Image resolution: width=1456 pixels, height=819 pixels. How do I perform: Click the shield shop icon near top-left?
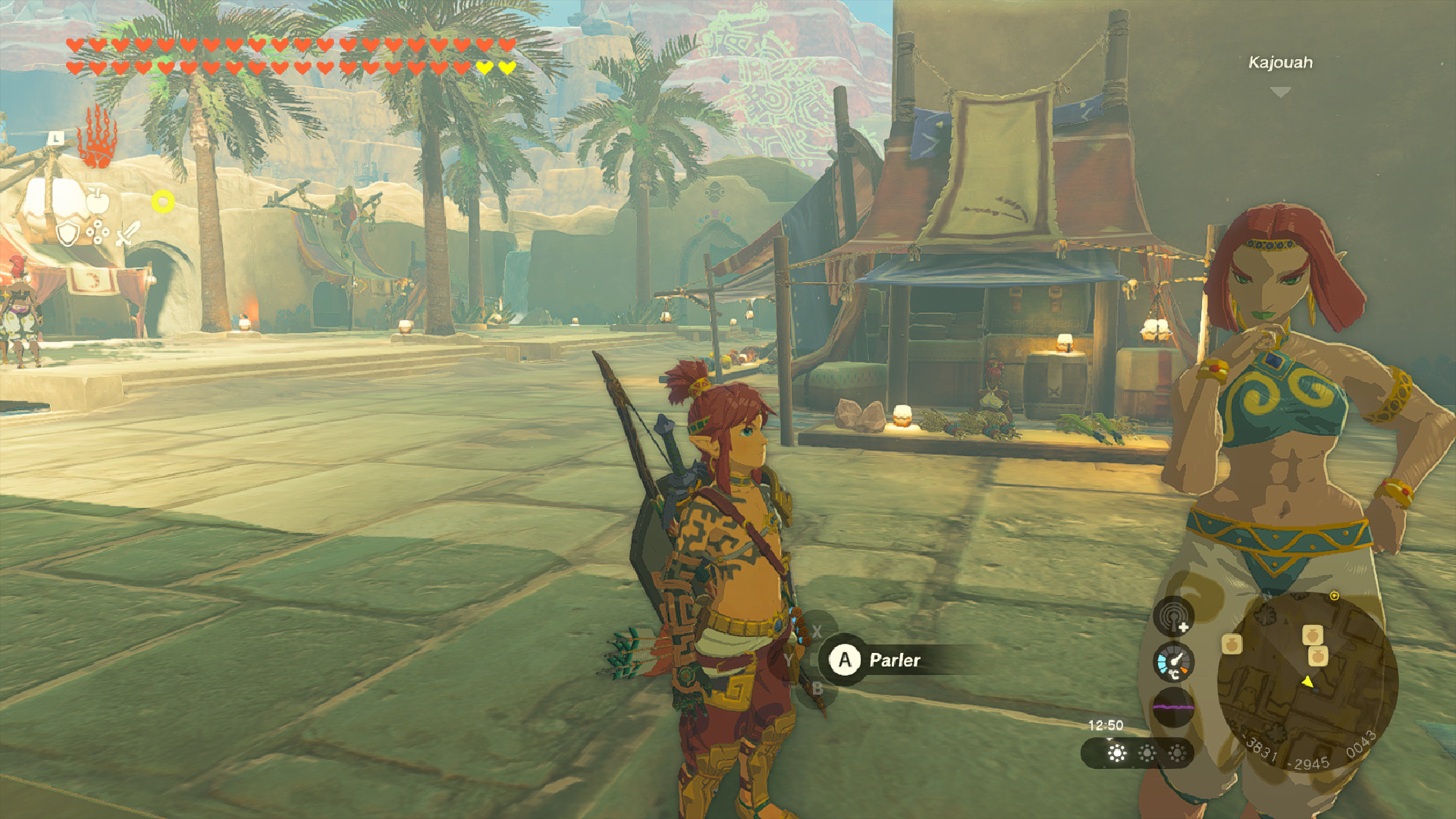pos(67,234)
